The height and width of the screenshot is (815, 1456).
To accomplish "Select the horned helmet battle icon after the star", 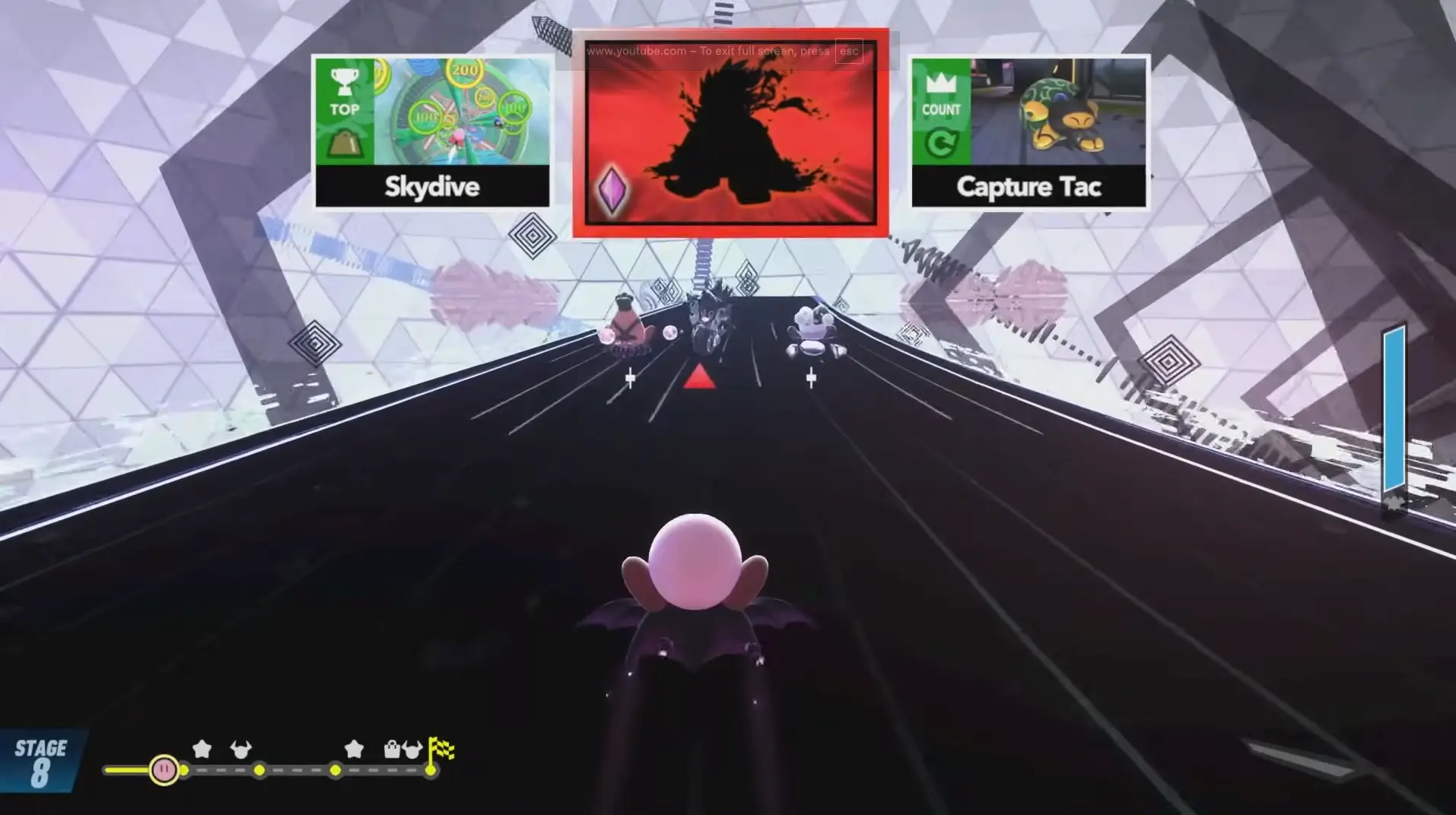I will click(241, 750).
